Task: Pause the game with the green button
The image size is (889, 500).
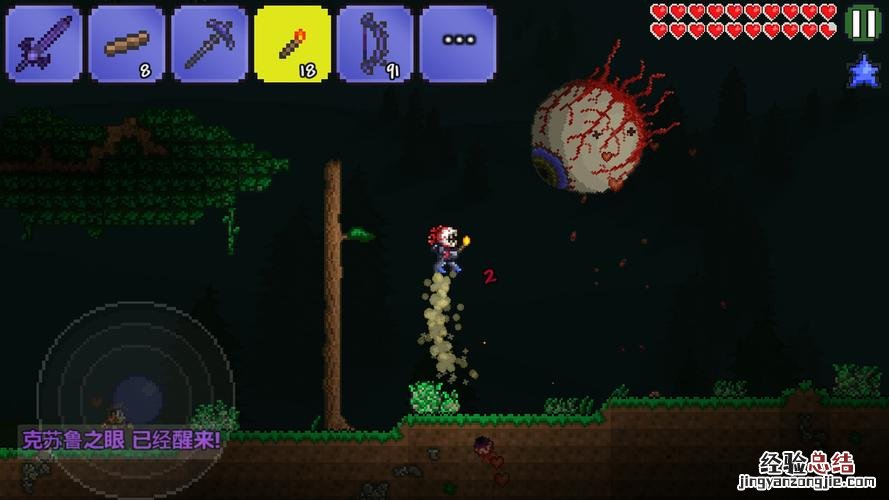Action: 861,22
